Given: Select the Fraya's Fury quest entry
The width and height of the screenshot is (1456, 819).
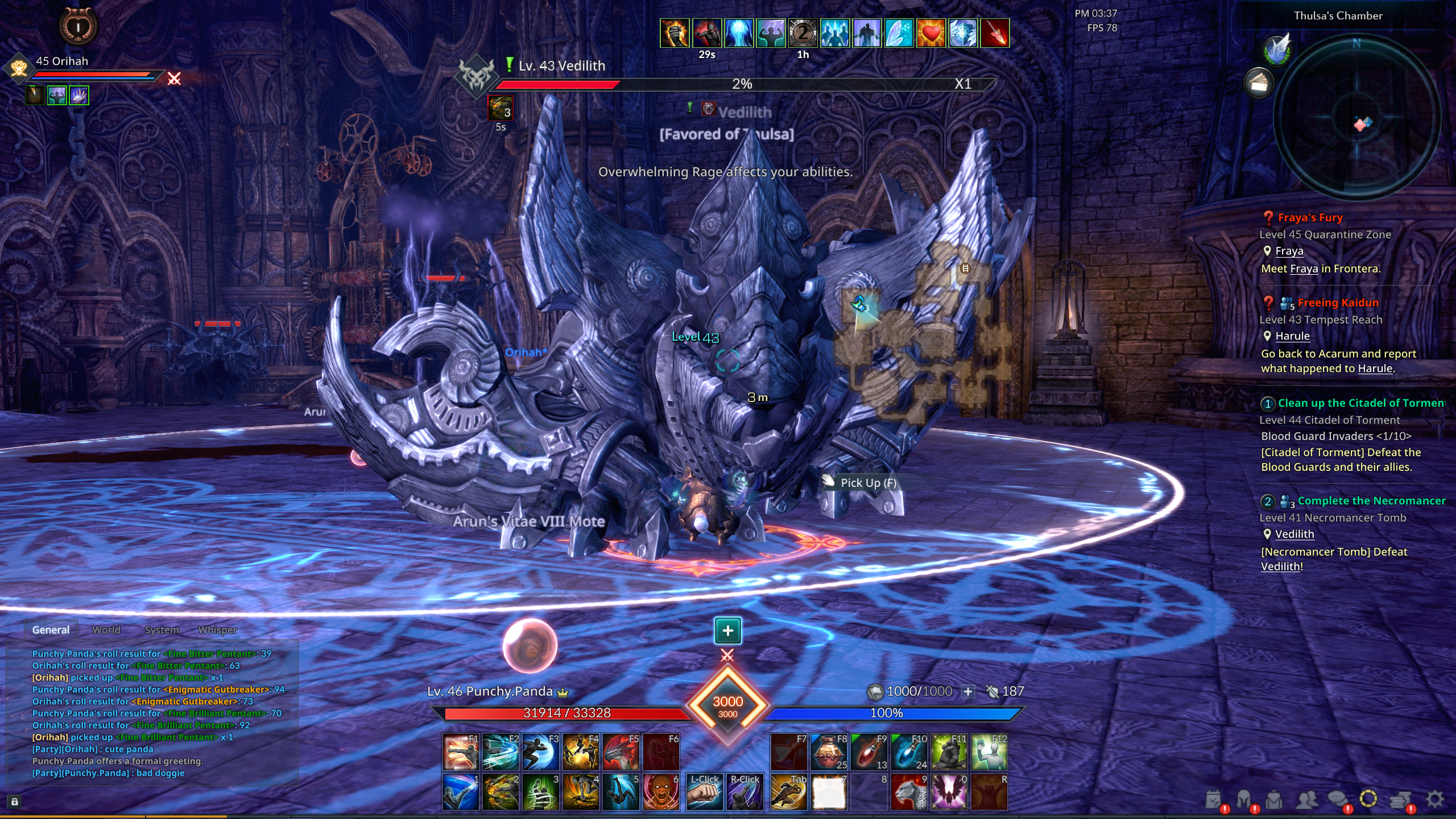Looking at the screenshot, I should pyautogui.click(x=1310, y=217).
